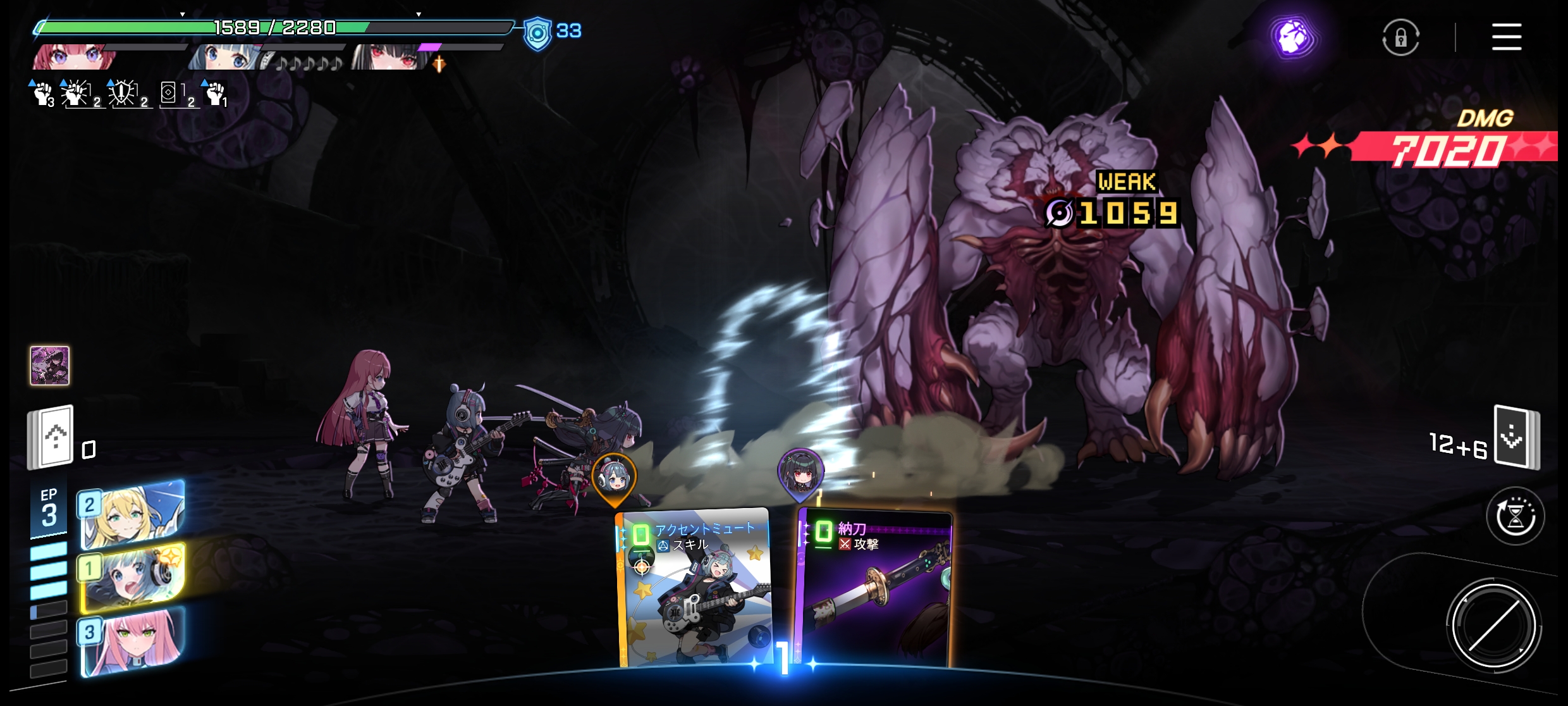
Task: Choose the pink-haired character portrait with cost 3
Action: click(133, 642)
